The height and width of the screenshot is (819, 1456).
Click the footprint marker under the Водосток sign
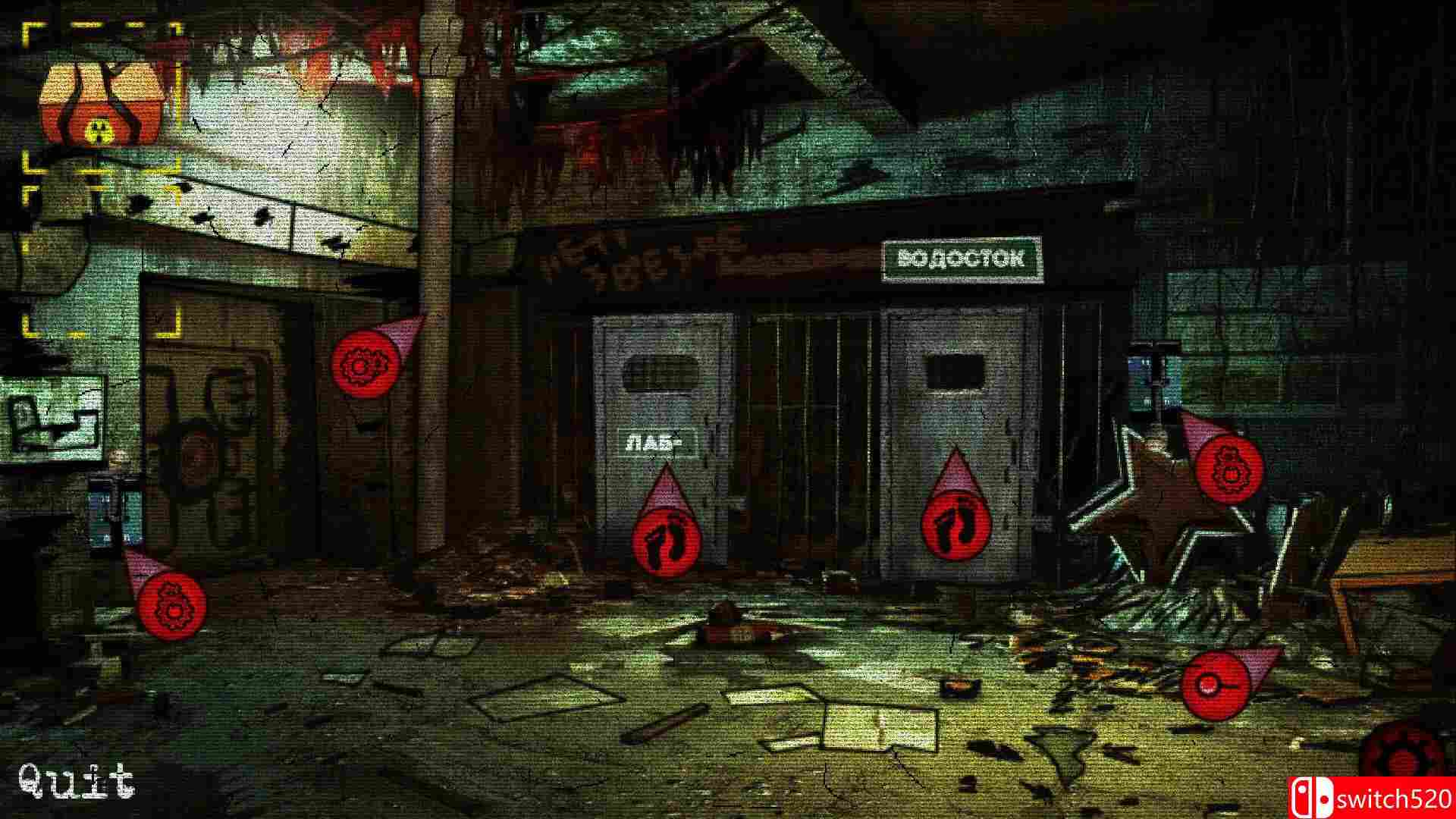tap(959, 523)
